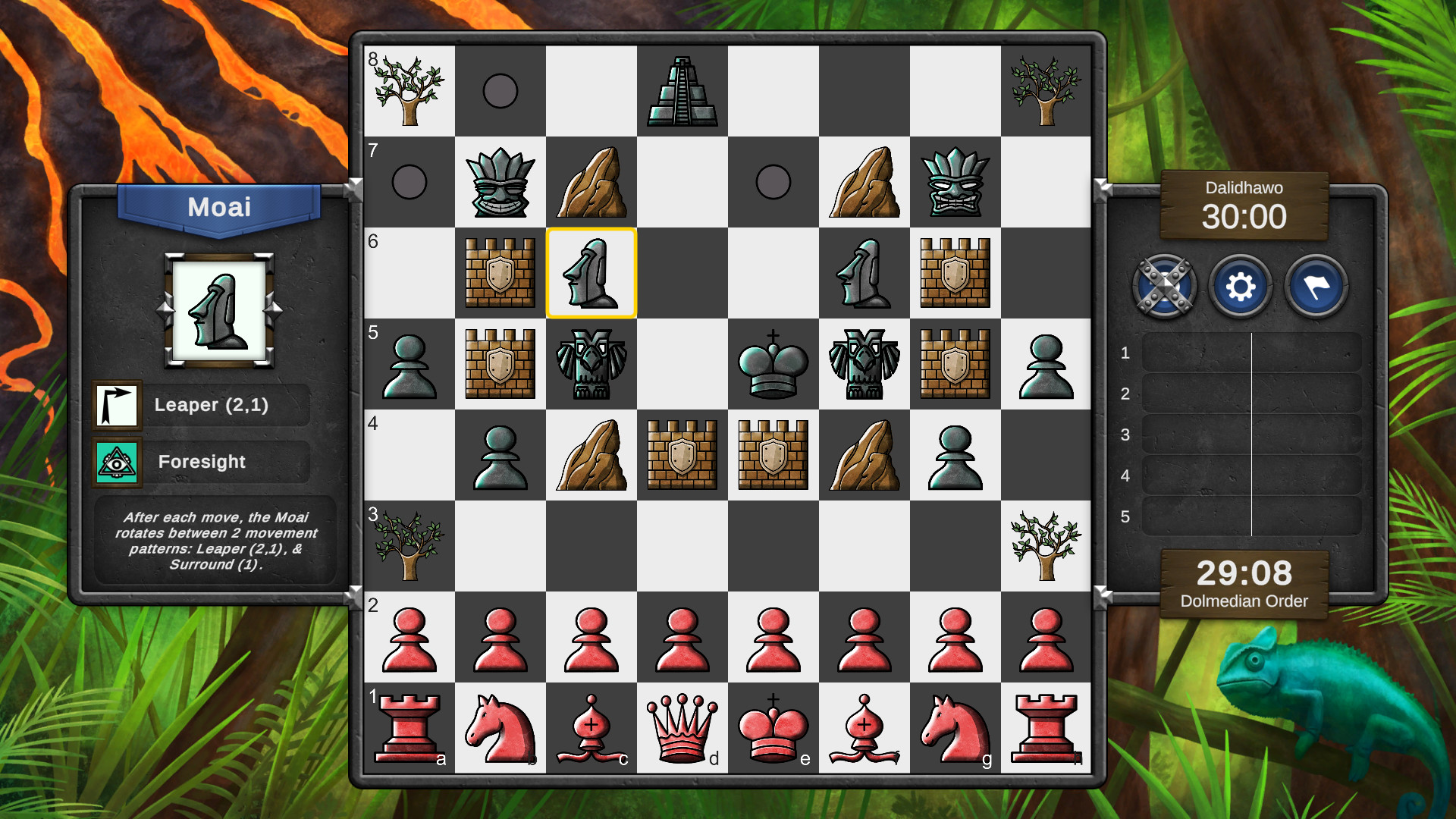
Task: Click the blue Moai banner header
Action: point(218,207)
